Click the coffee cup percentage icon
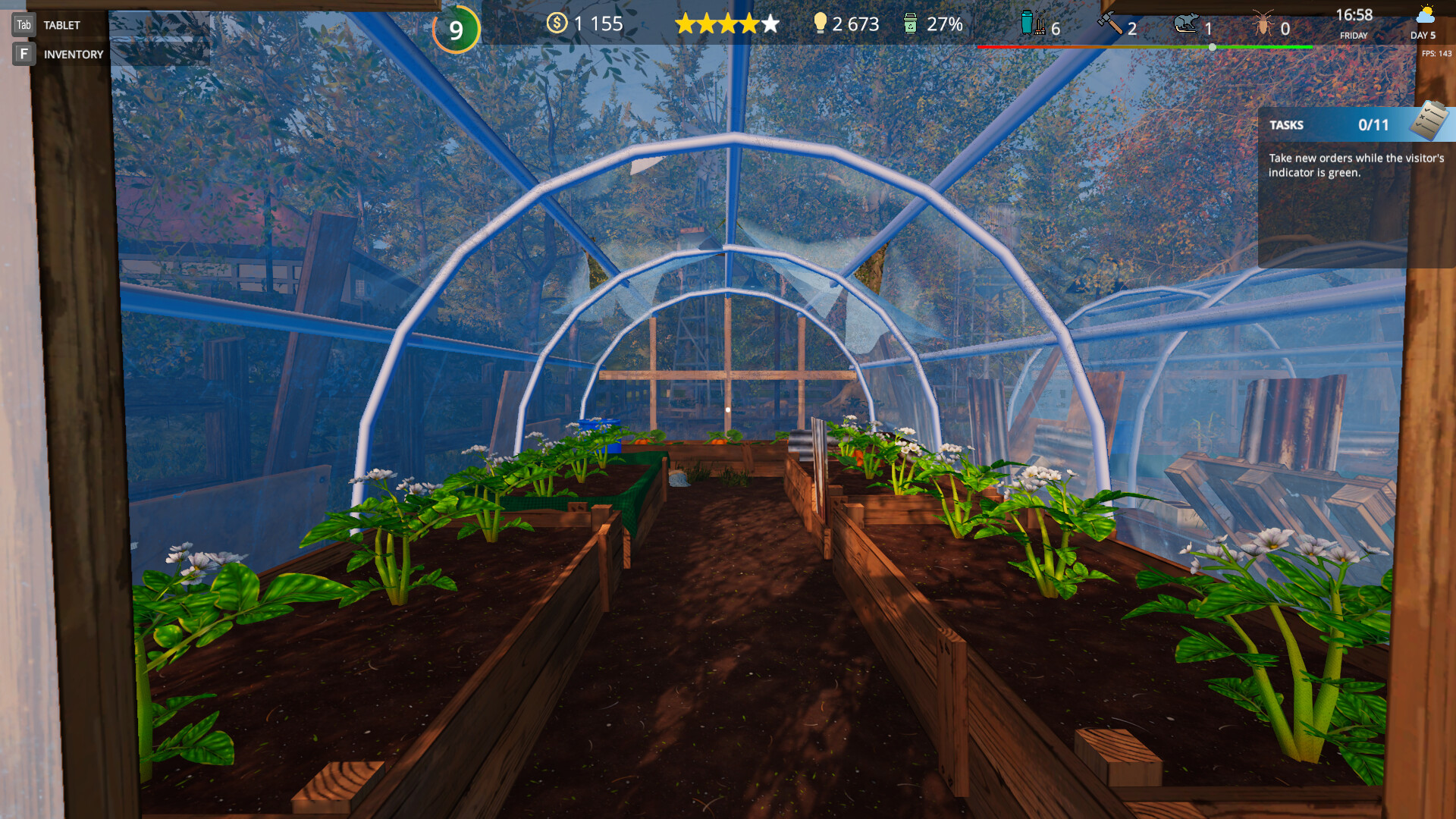This screenshot has height=819, width=1456. 908,24
